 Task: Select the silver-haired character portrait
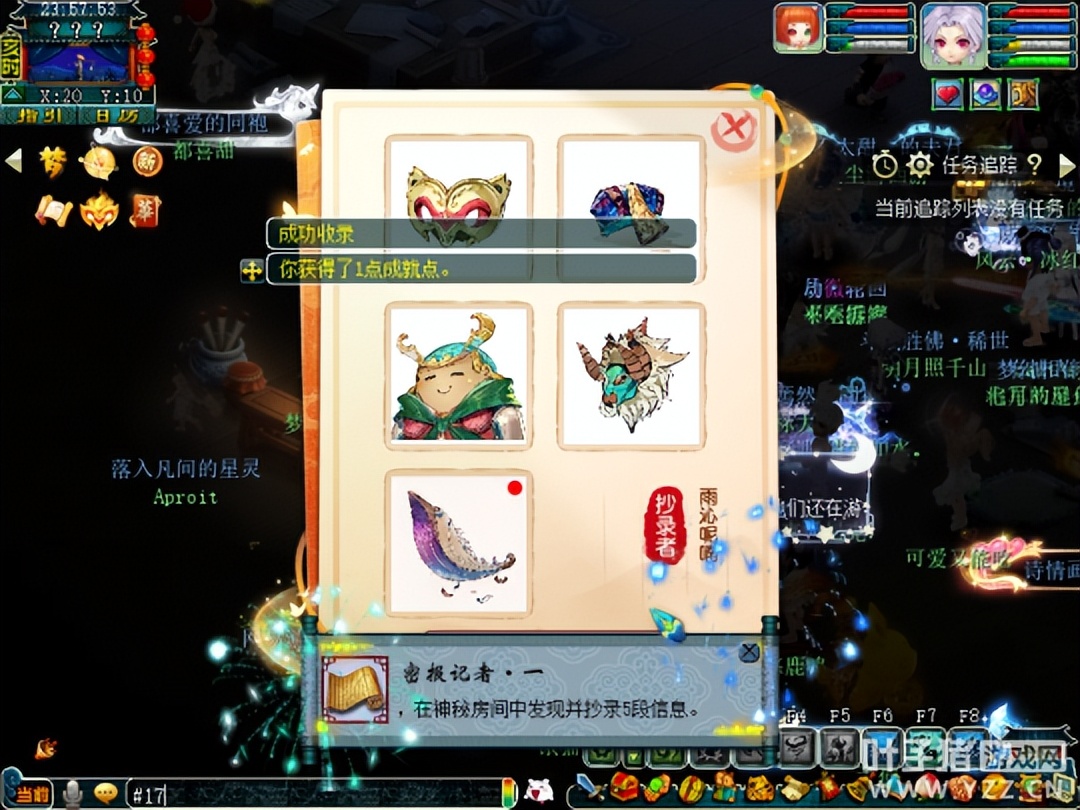pyautogui.click(x=952, y=33)
